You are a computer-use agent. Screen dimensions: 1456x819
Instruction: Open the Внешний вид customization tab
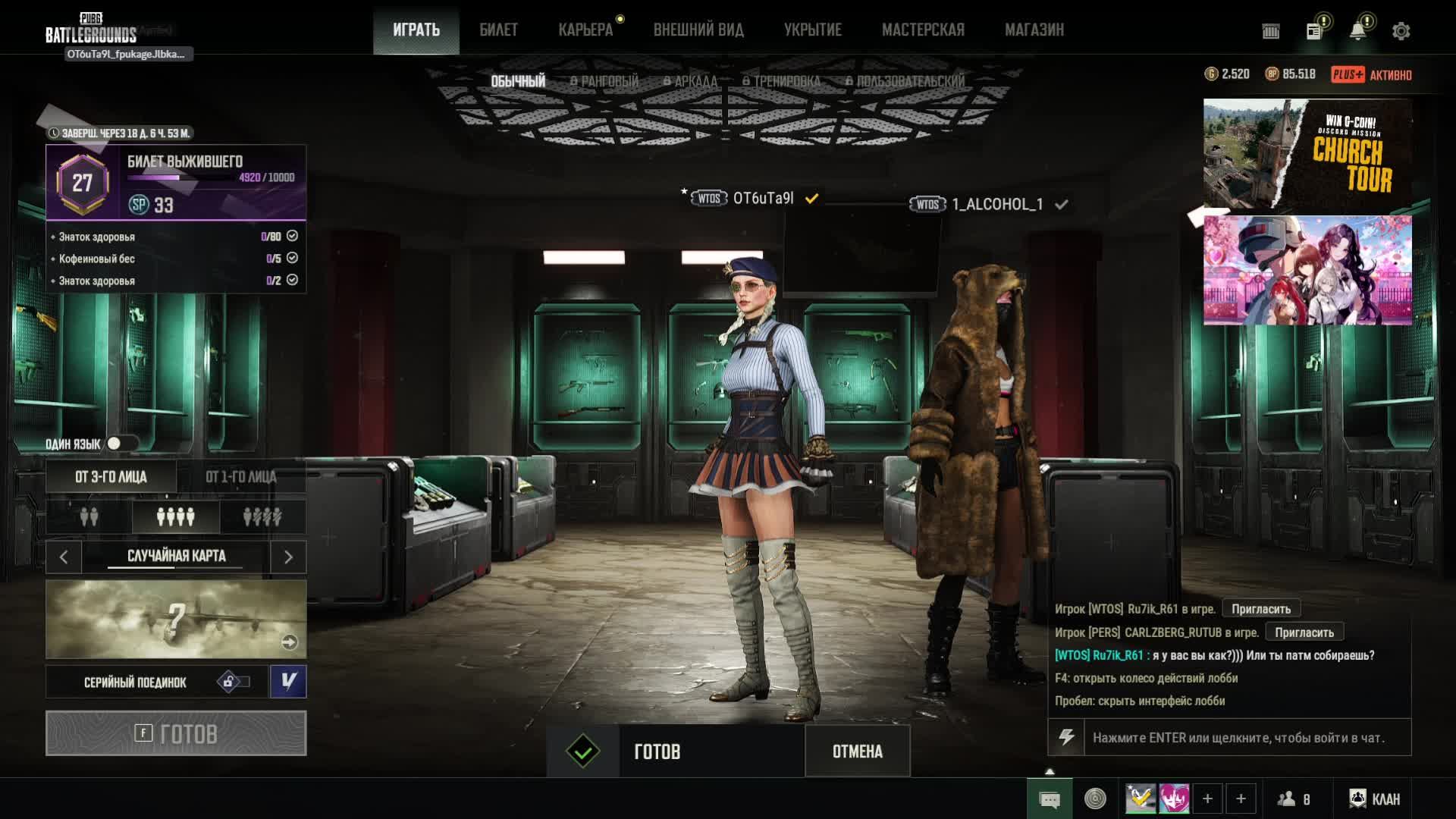click(698, 30)
